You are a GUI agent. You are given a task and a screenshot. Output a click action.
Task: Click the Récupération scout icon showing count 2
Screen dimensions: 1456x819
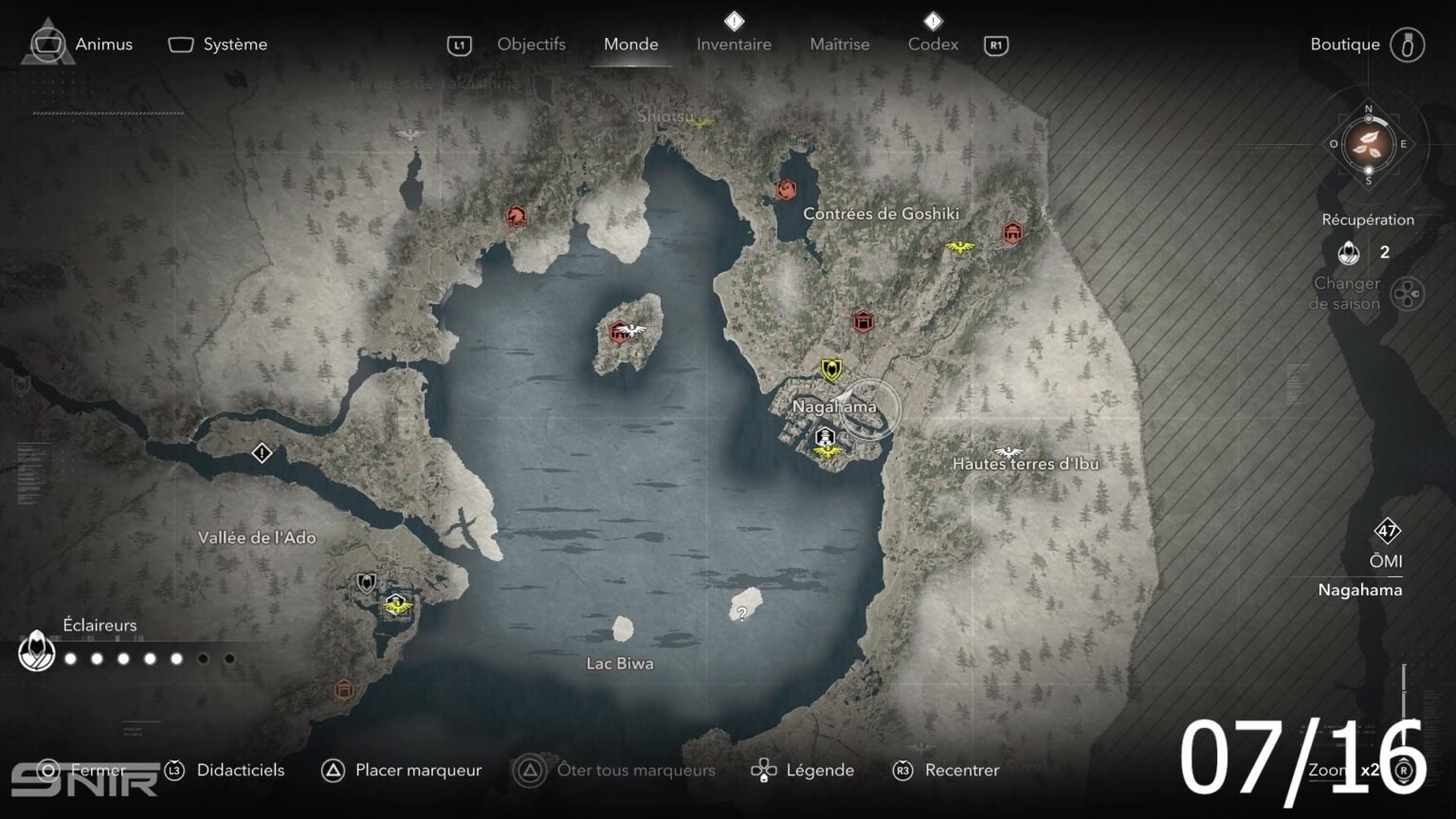1348,254
